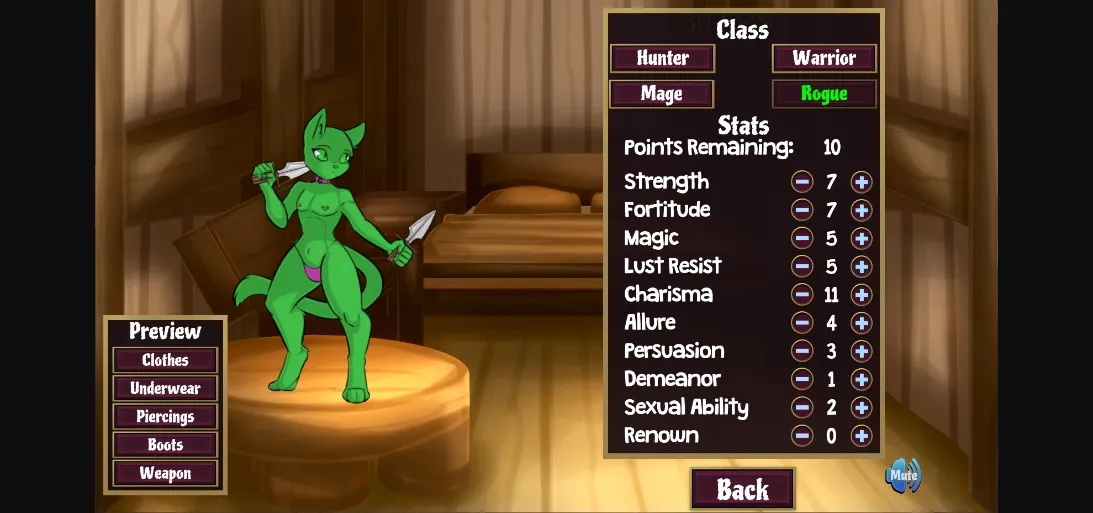Lower Lust Resist by one point
The height and width of the screenshot is (513, 1093).
click(802, 266)
